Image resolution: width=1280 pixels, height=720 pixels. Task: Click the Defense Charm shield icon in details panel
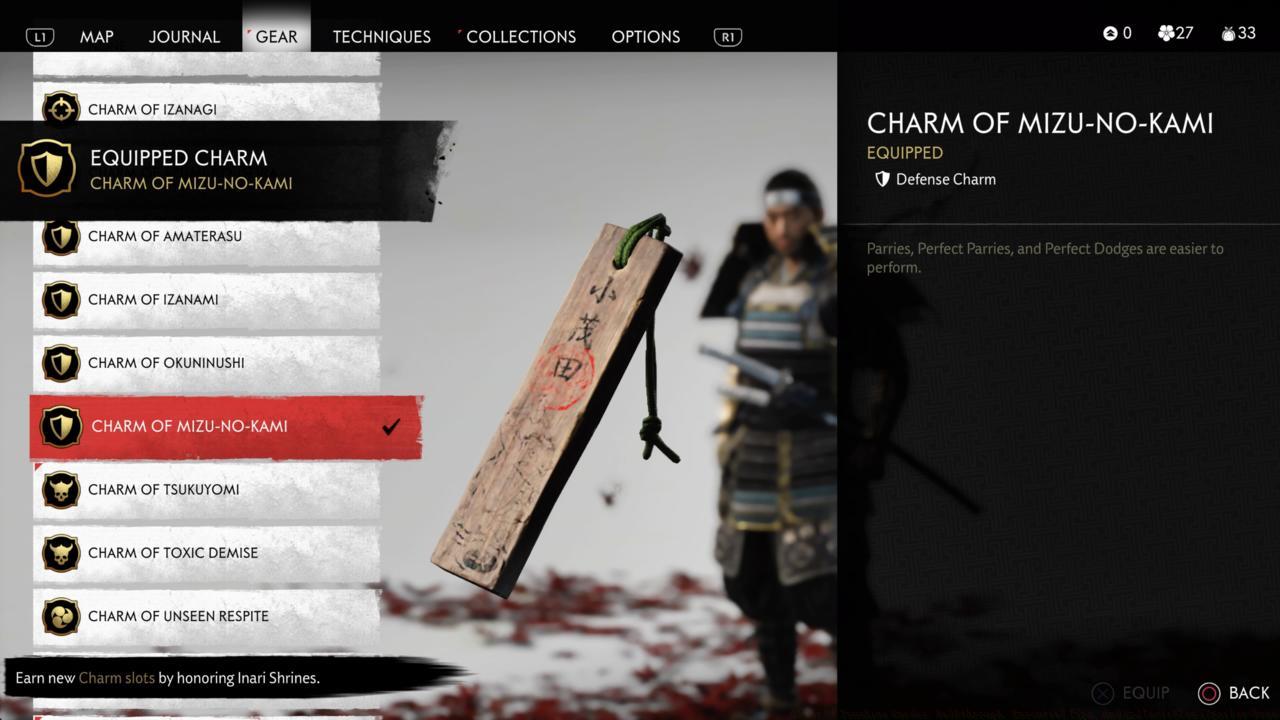tap(882, 179)
